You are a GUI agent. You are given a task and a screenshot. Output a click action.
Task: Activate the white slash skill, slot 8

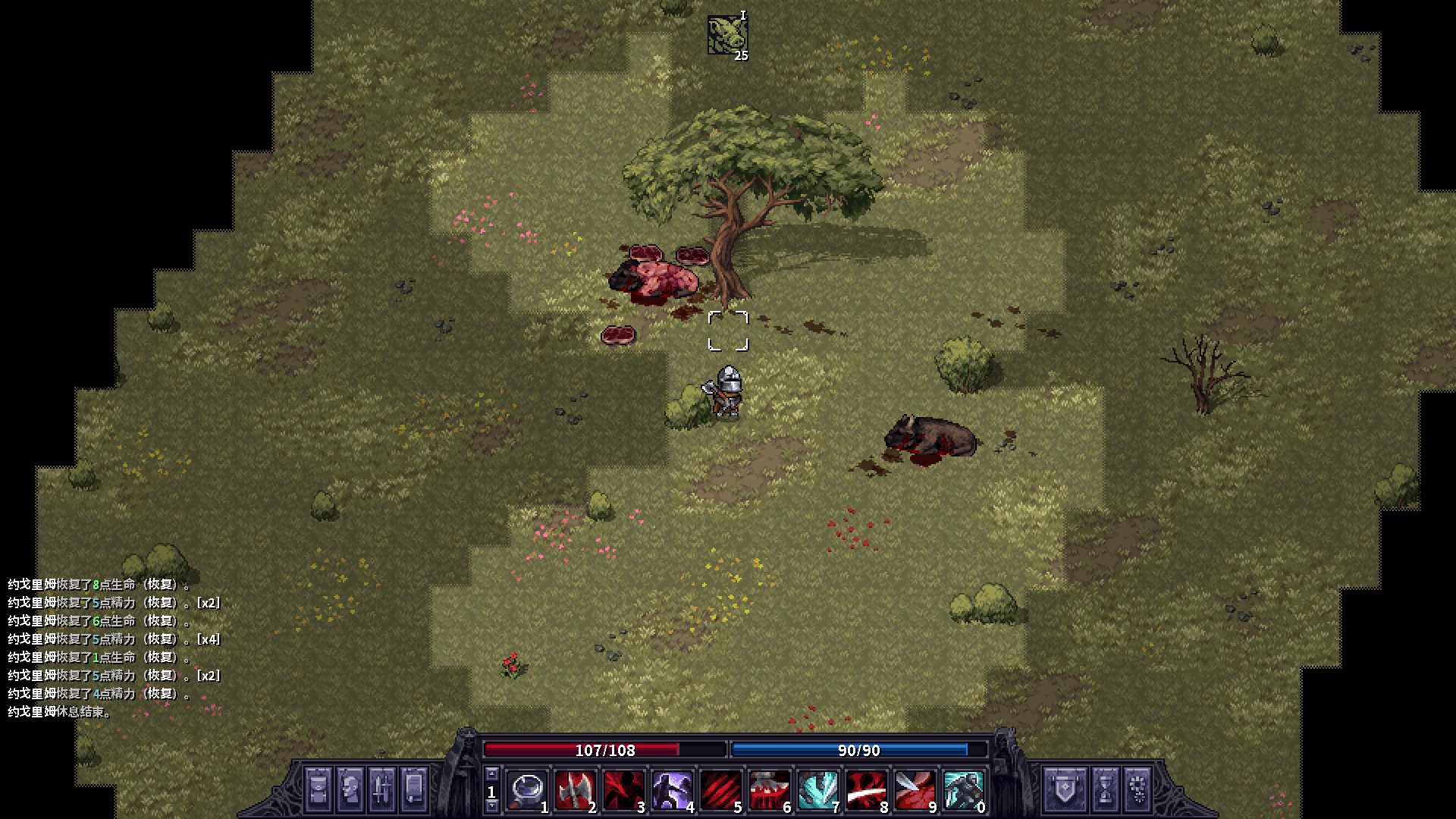click(x=866, y=790)
